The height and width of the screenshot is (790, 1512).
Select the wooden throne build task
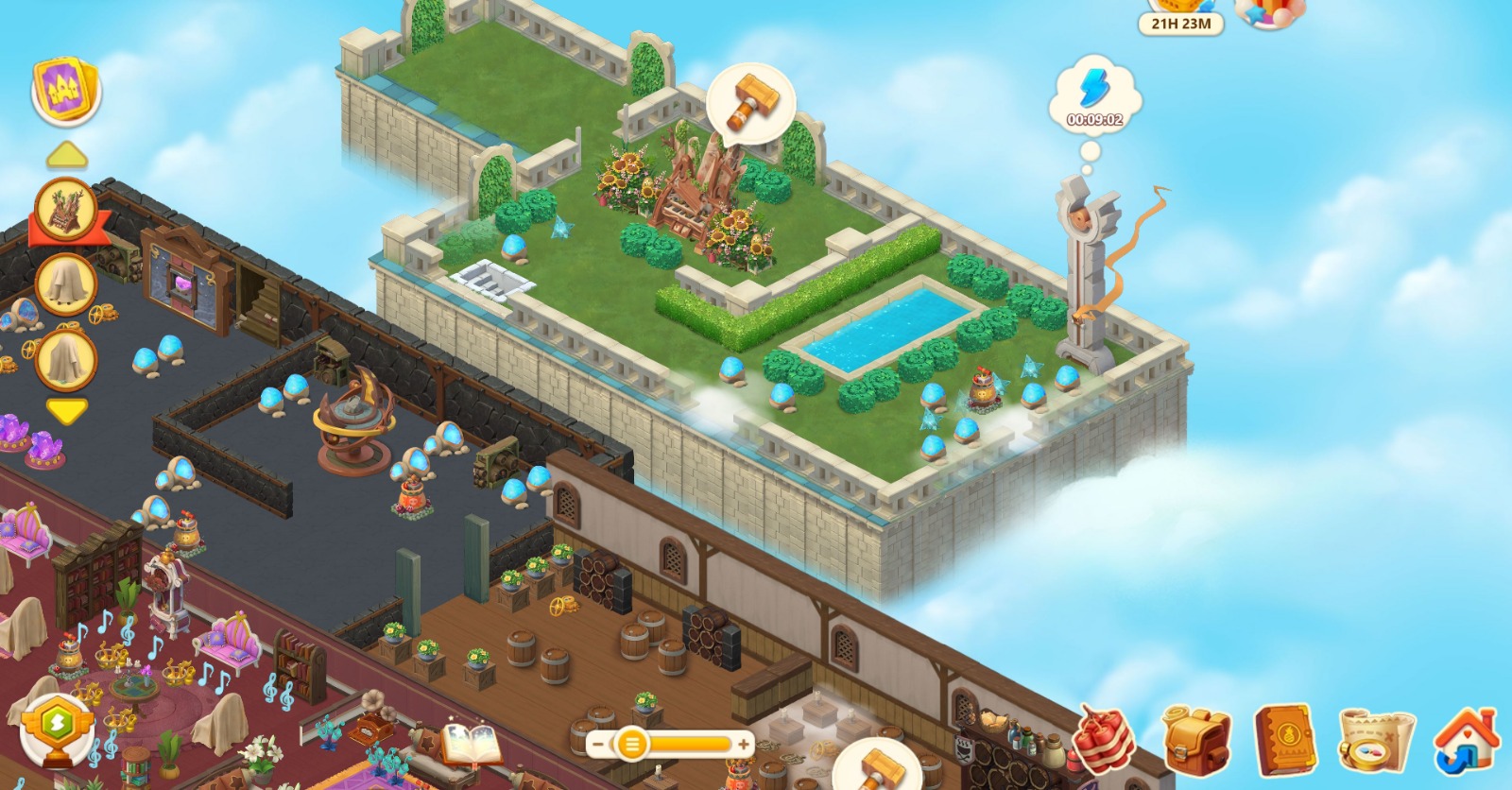[x=66, y=210]
